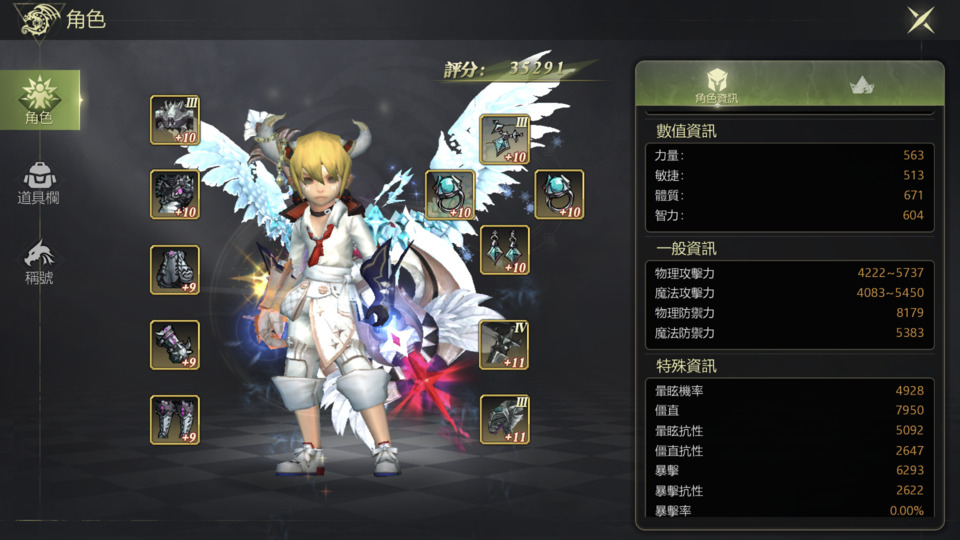This screenshot has width=960, height=540.
Task: Close the character screen with the X
Action: point(920,20)
